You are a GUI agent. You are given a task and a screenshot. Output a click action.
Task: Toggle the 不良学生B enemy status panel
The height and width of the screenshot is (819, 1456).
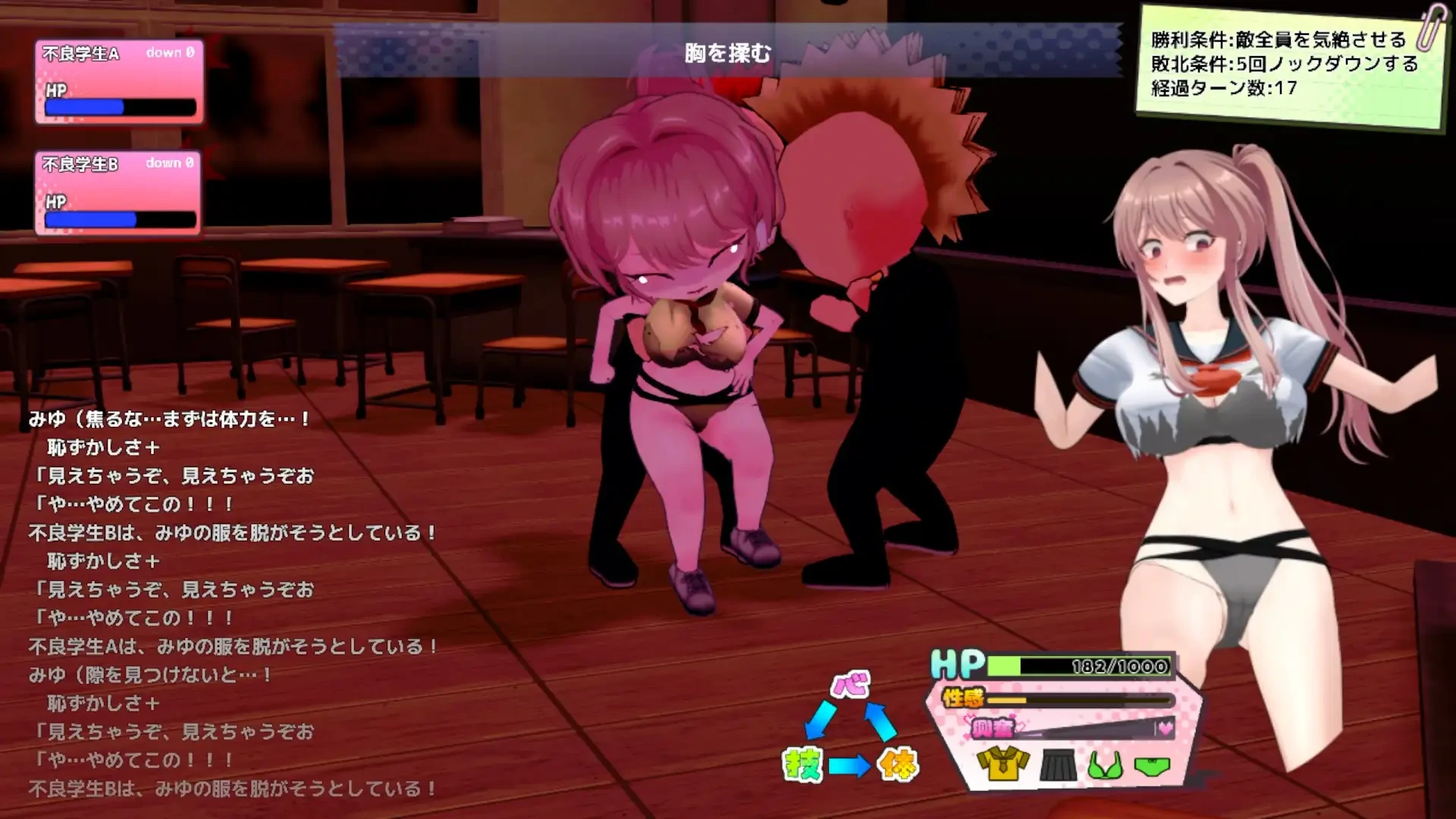tap(118, 192)
